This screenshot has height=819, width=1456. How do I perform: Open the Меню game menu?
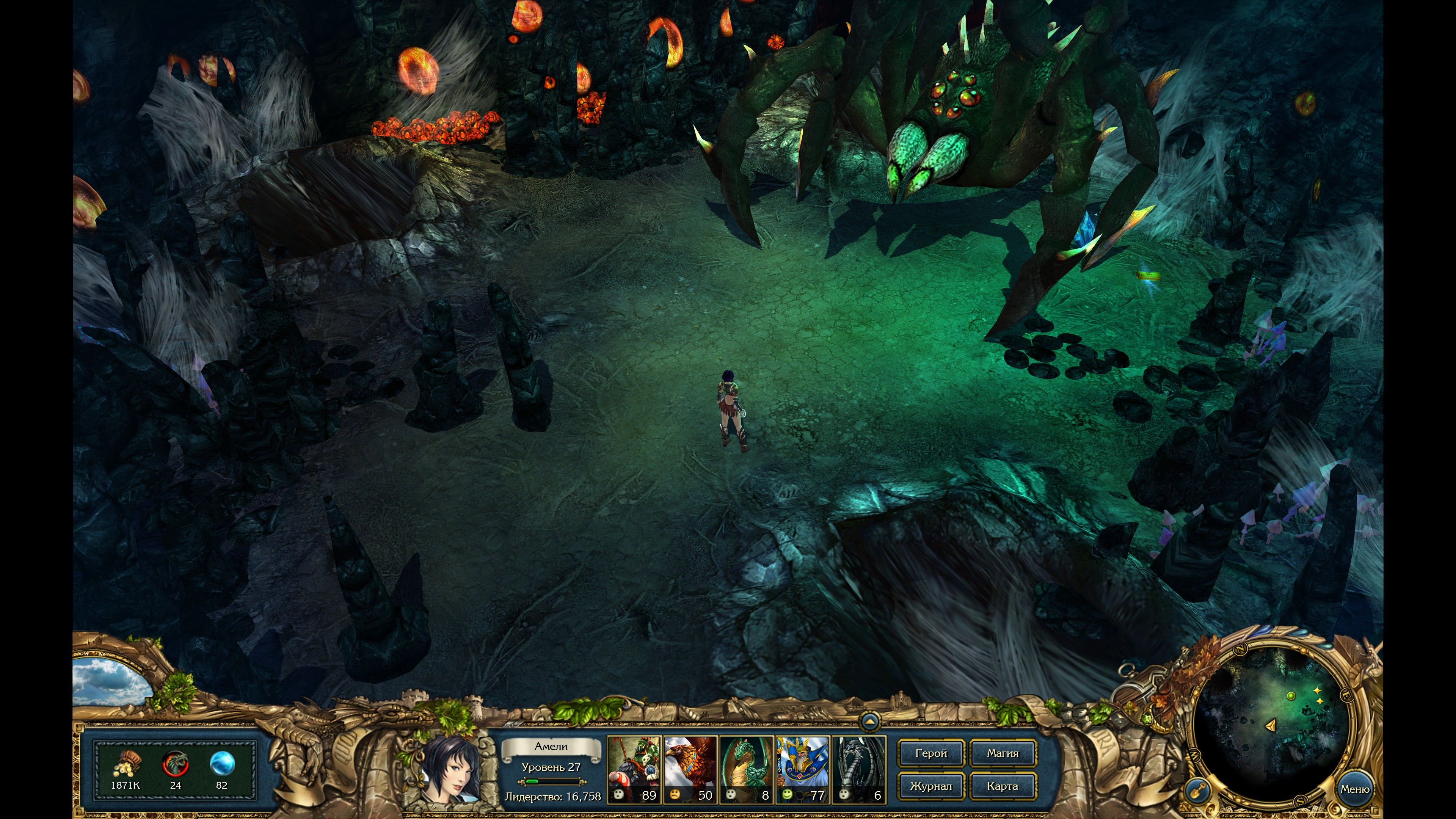click(x=1354, y=789)
